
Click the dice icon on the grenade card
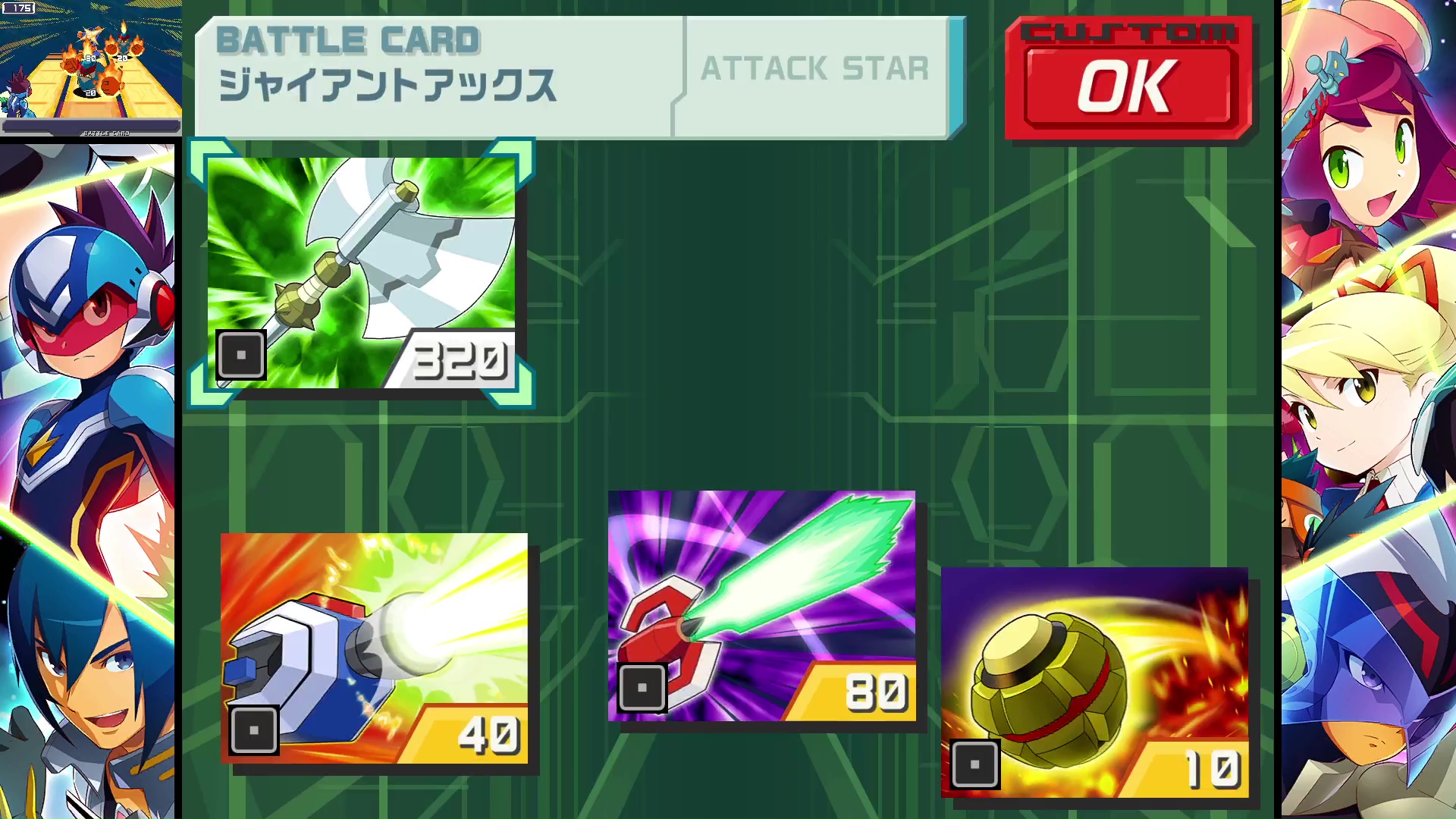(977, 766)
